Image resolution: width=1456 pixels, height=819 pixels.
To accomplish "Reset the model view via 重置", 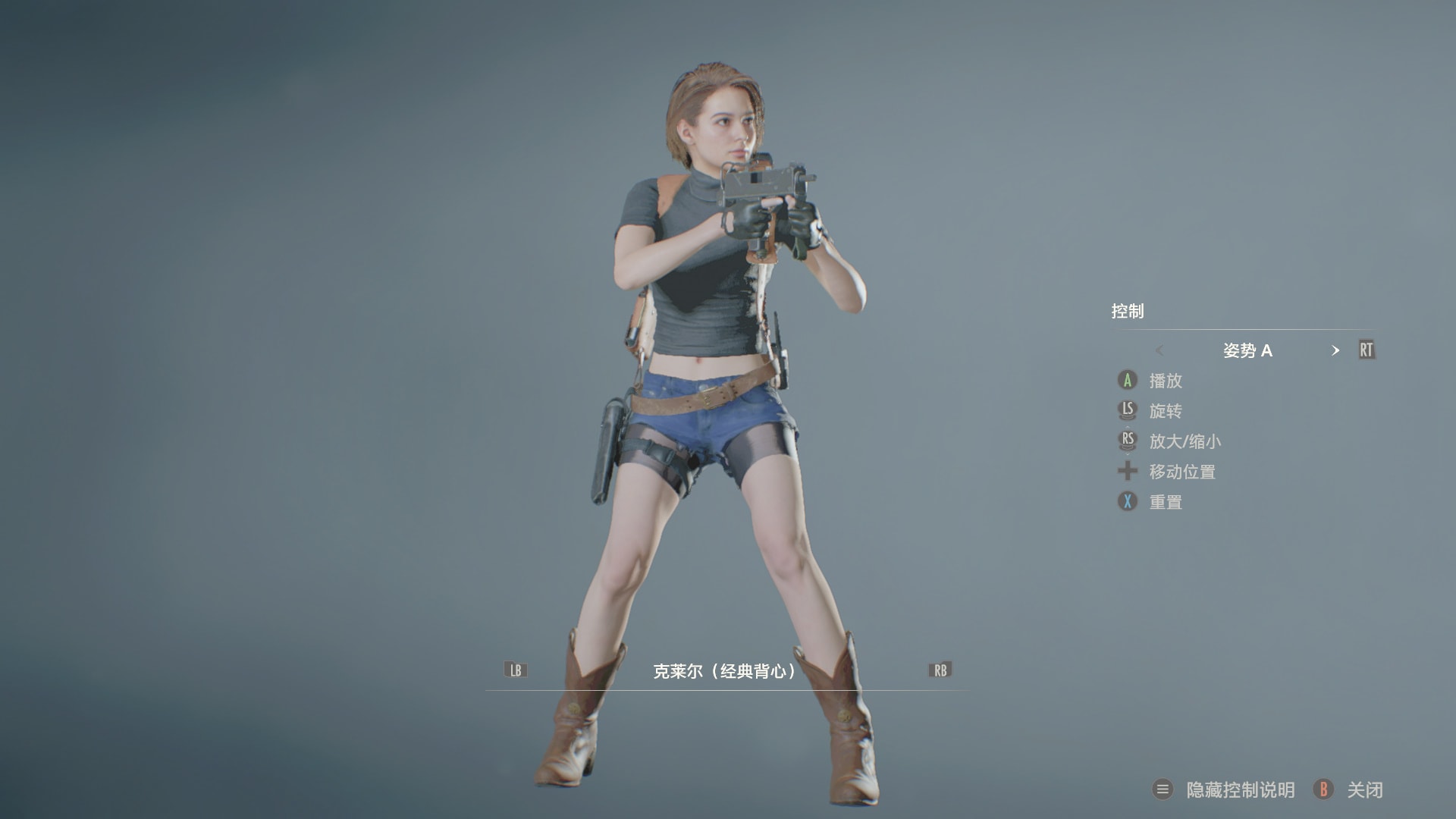I will (1165, 502).
